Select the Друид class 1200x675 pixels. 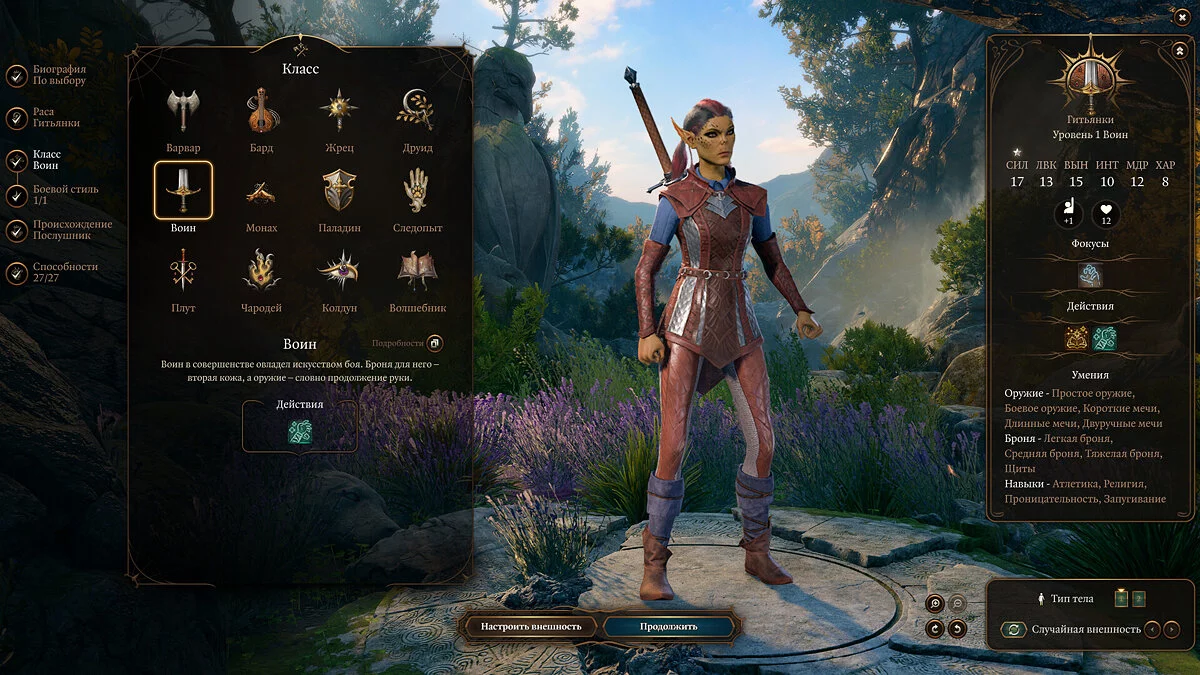(x=417, y=111)
